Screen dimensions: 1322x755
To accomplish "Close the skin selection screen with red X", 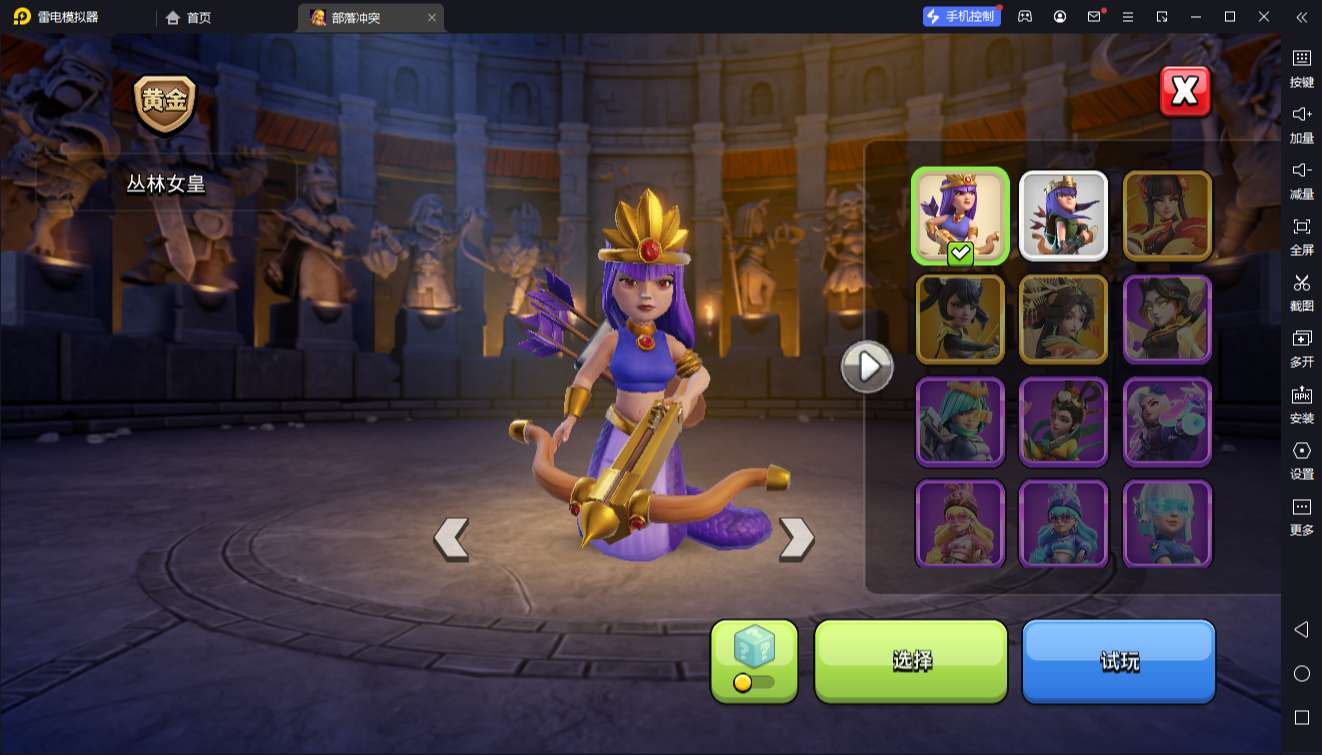I will pos(1185,92).
